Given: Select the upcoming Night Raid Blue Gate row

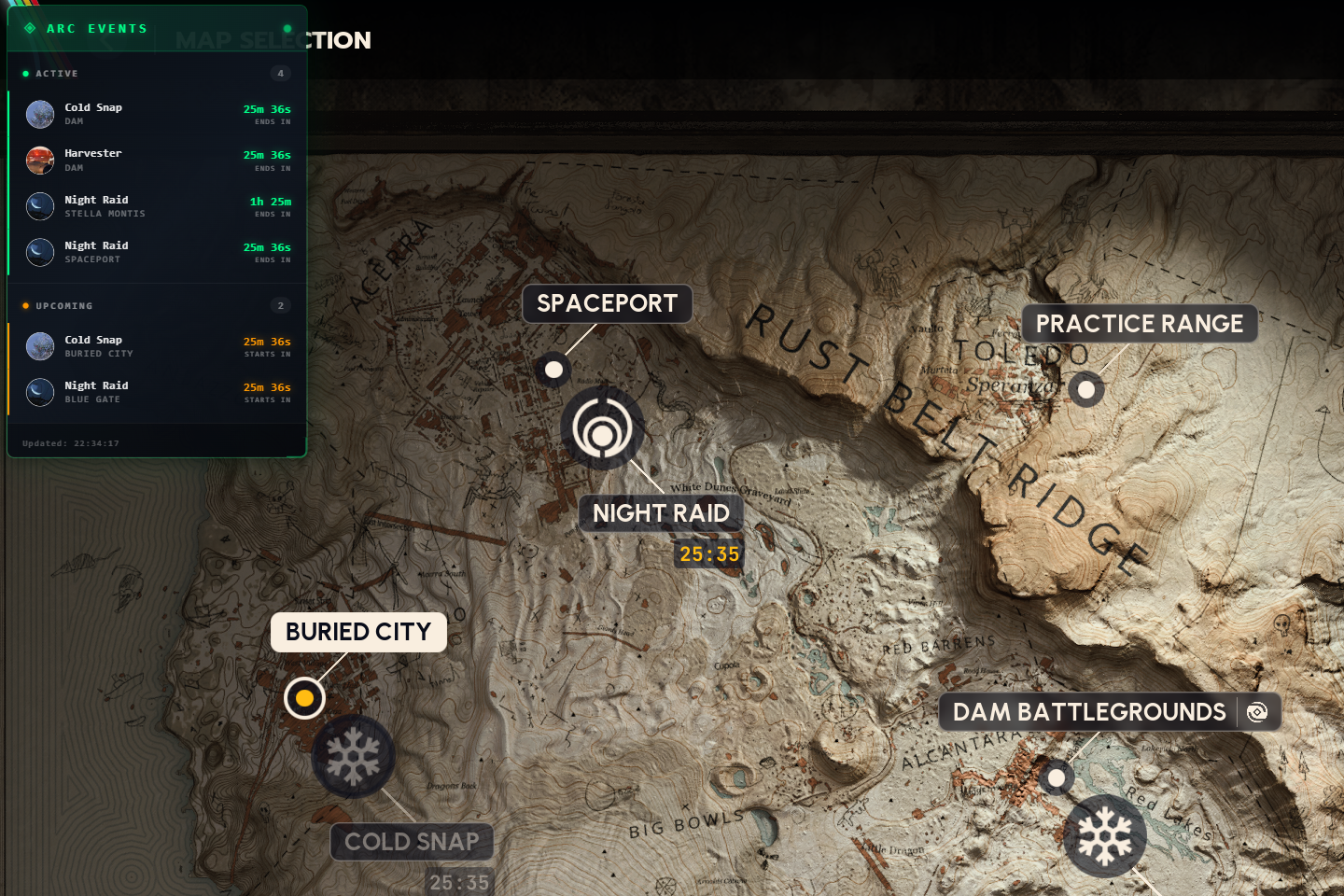Looking at the screenshot, I should 158,392.
